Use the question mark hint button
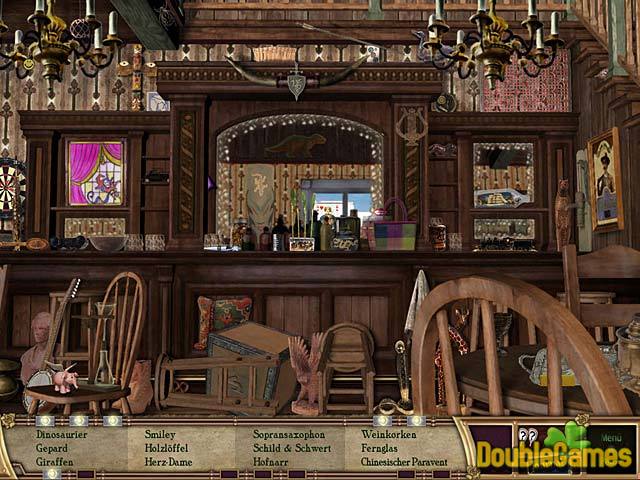The height and width of the screenshot is (480, 640). coord(528,436)
